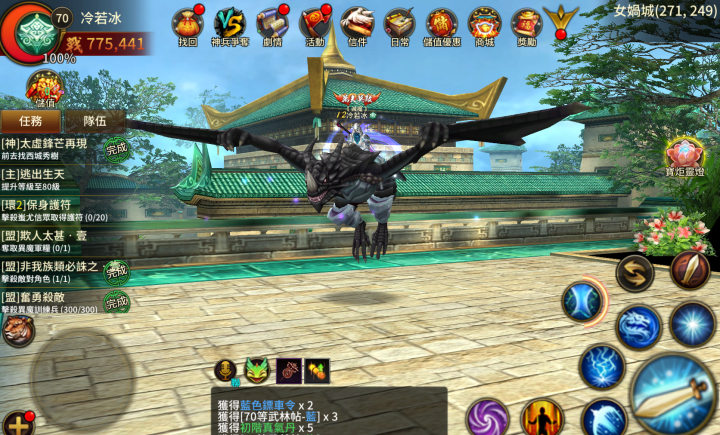
Task: Tap the swap arrows target-switch button
Action: (x=634, y=273)
